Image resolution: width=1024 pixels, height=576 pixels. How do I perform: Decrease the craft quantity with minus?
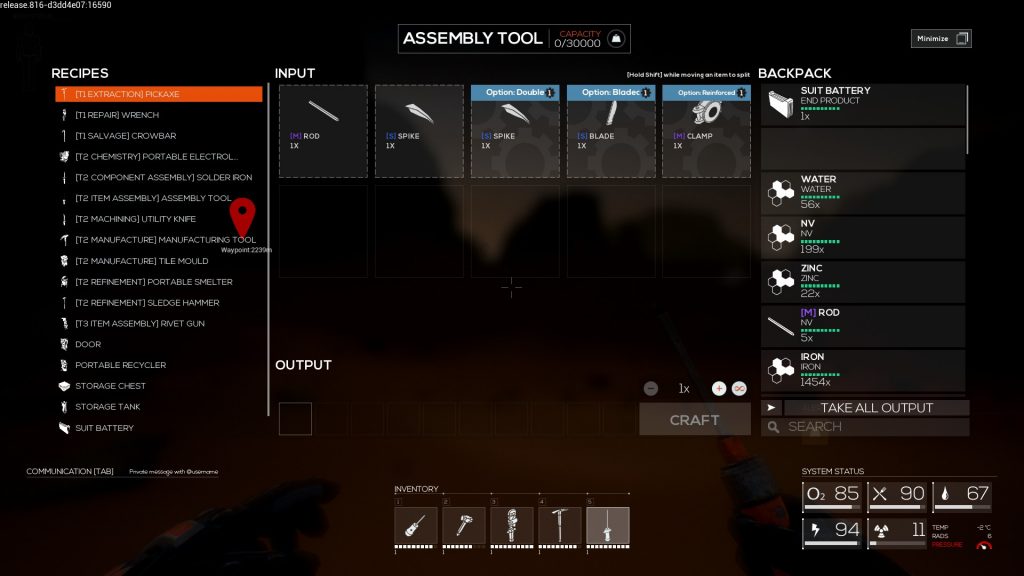[651, 388]
